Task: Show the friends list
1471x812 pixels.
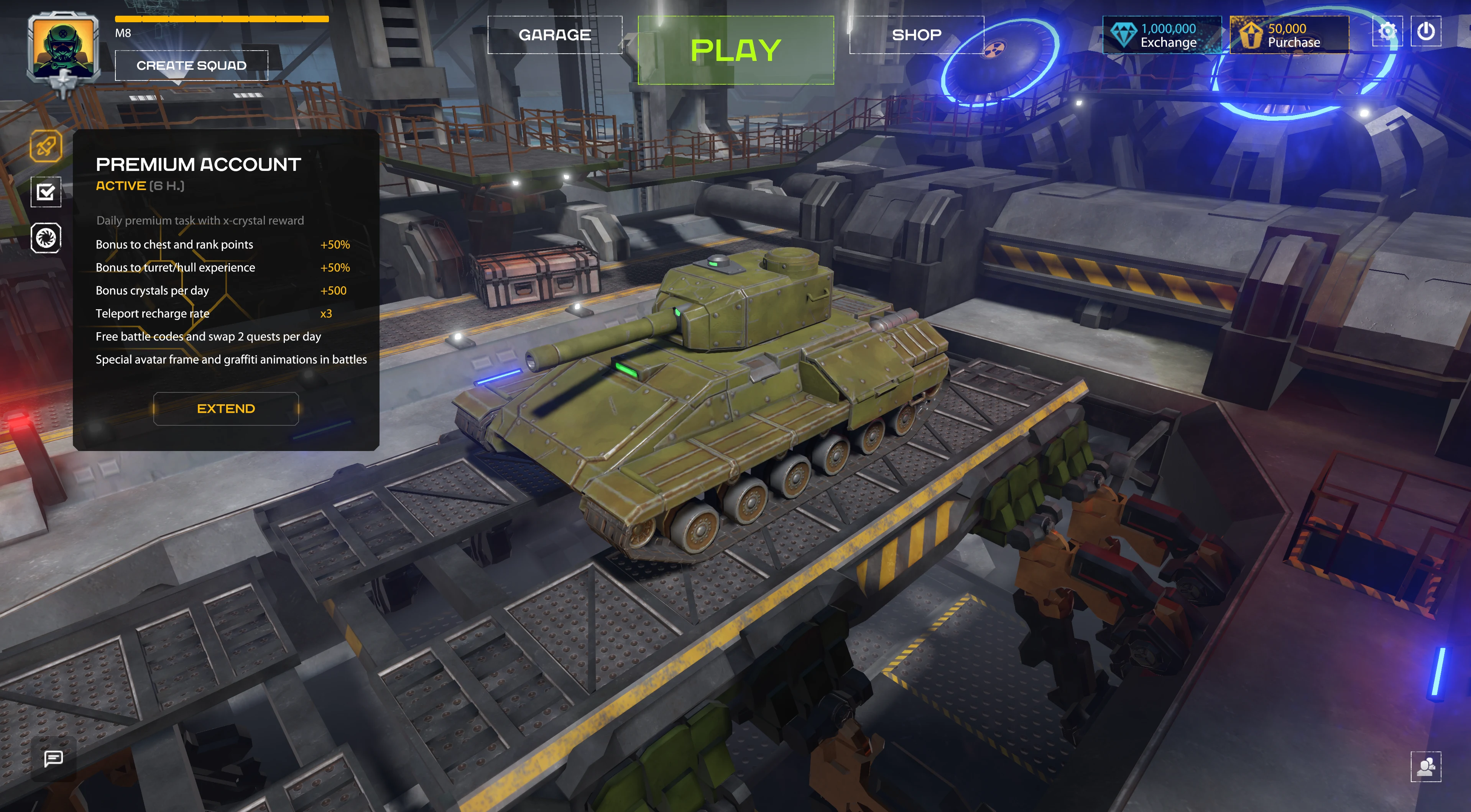Action: (1426, 766)
